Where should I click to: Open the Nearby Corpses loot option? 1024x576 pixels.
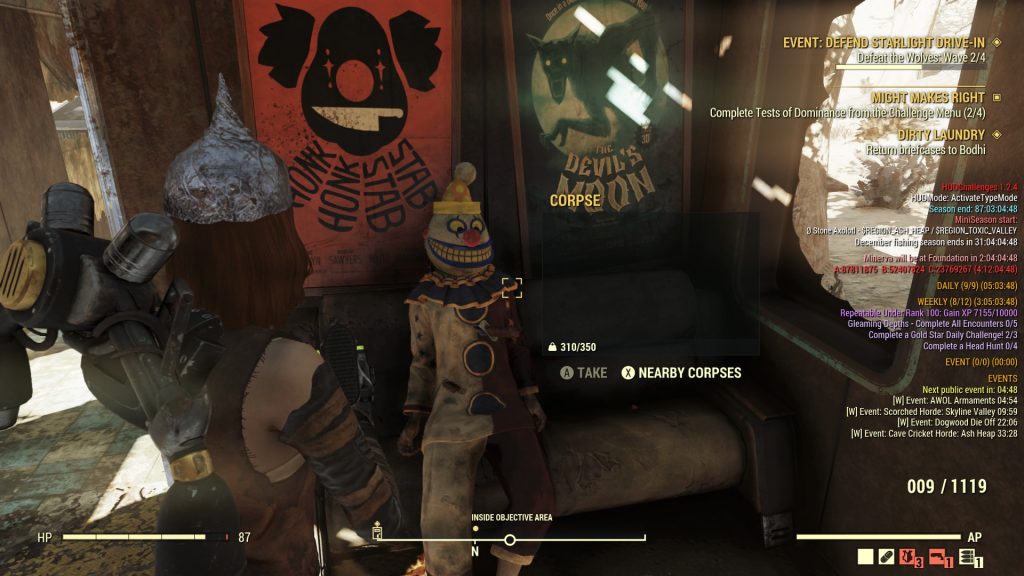(x=681, y=373)
